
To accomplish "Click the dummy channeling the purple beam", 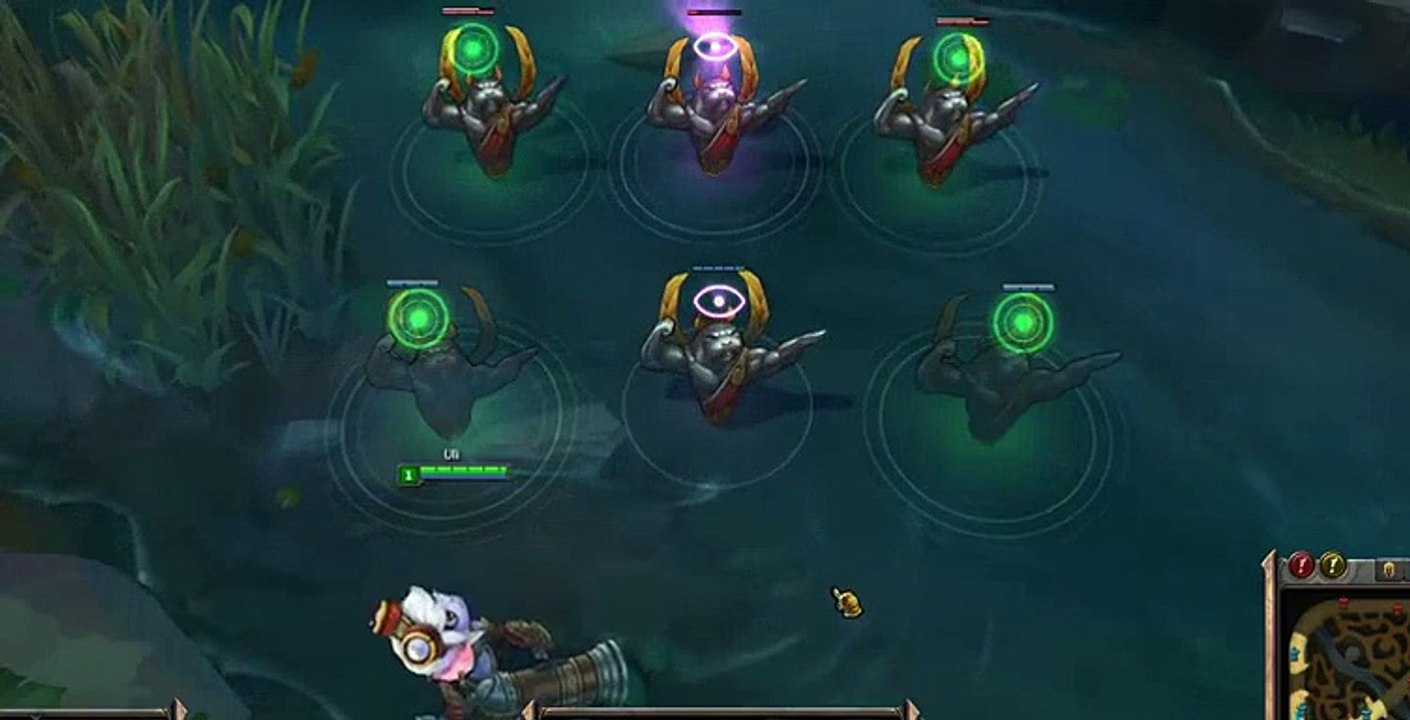I will pos(712,110).
